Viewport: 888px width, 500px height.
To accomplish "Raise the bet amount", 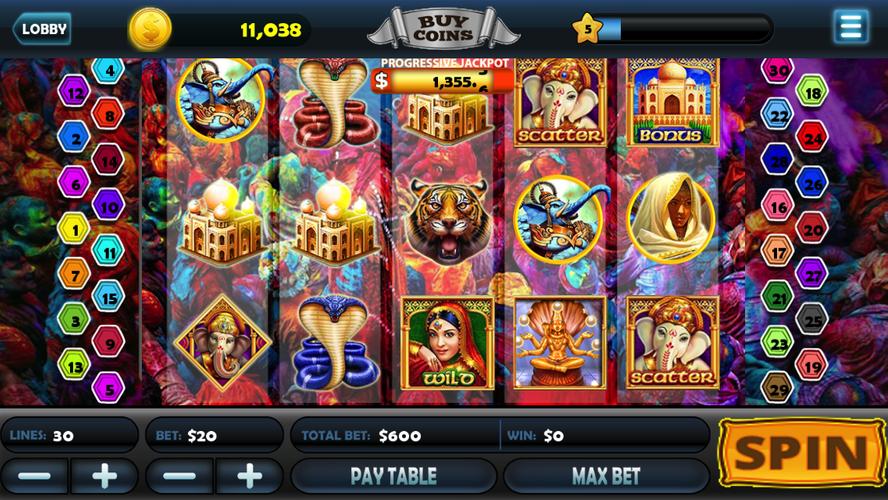I will 249,475.
